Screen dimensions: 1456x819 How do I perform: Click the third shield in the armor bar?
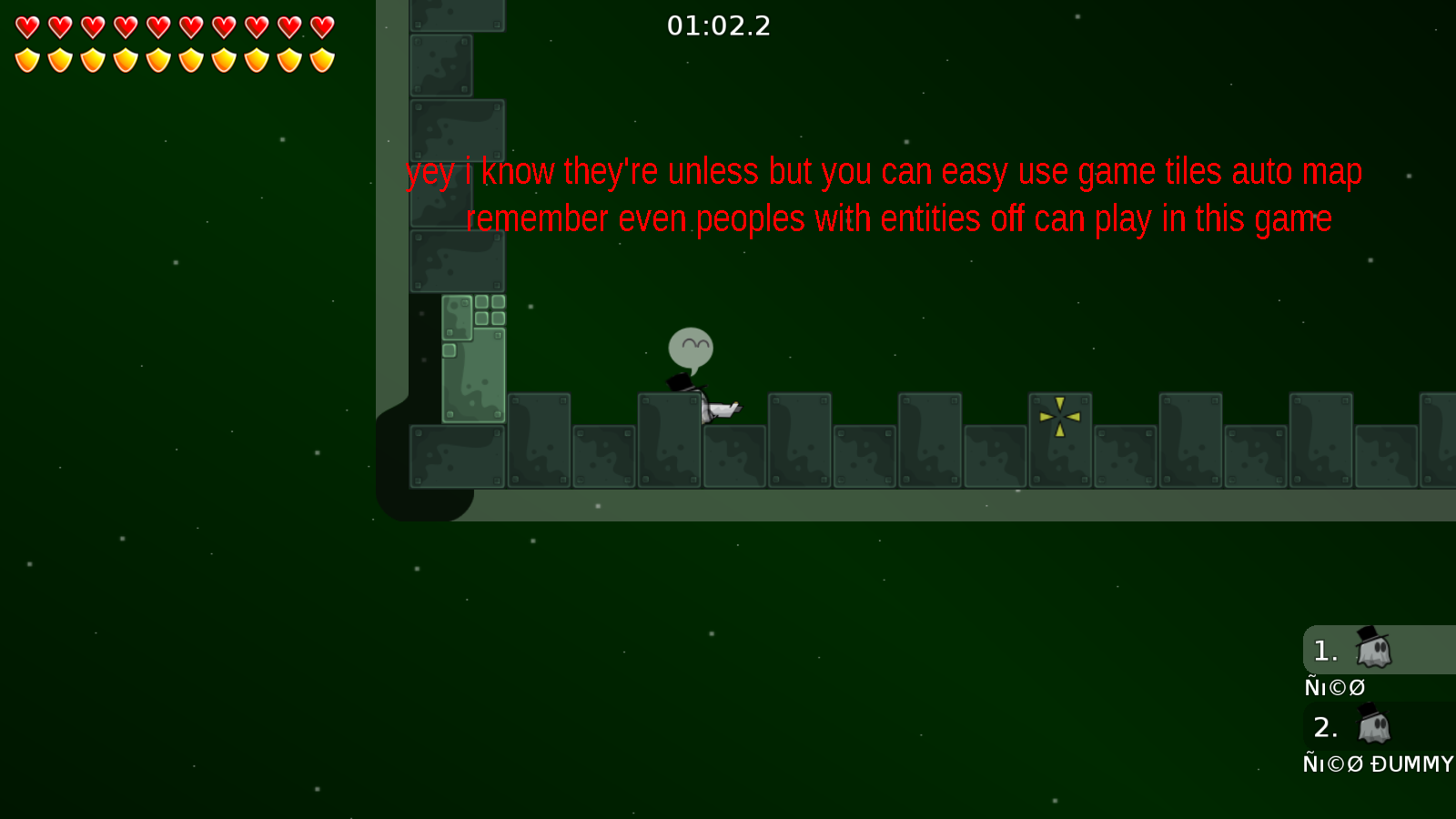(x=93, y=59)
